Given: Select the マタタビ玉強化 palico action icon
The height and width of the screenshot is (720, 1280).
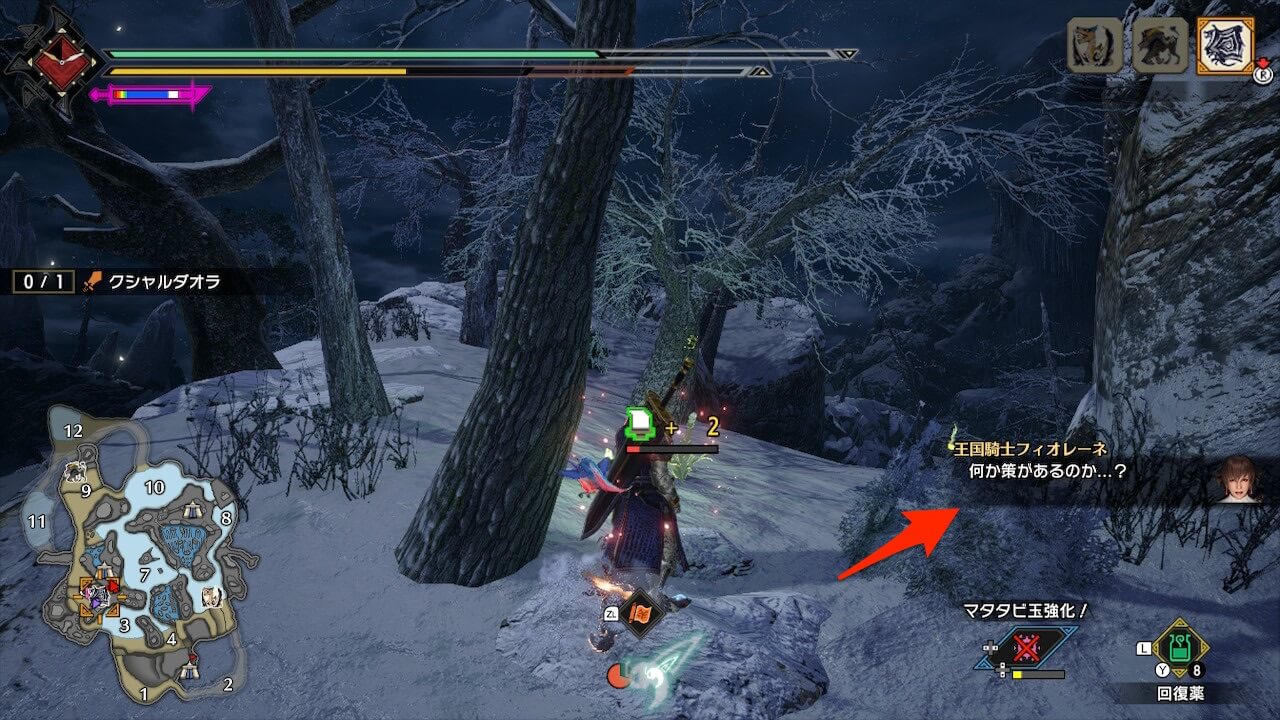Looking at the screenshot, I should [1026, 648].
